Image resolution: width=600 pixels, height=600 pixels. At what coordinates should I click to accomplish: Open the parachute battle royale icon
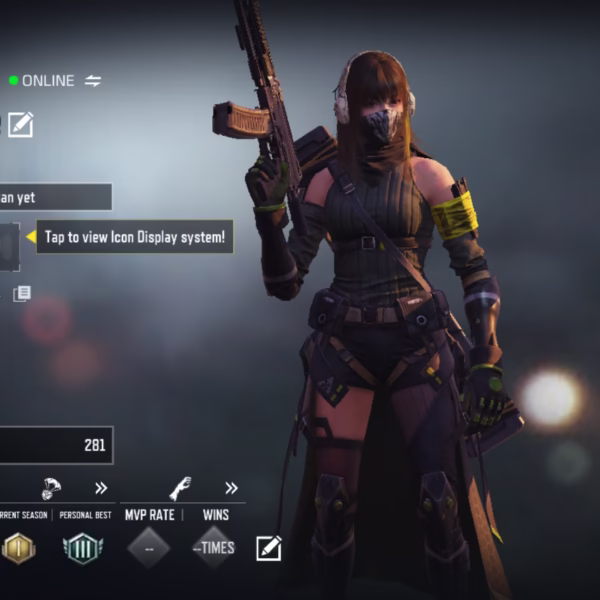(x=52, y=488)
